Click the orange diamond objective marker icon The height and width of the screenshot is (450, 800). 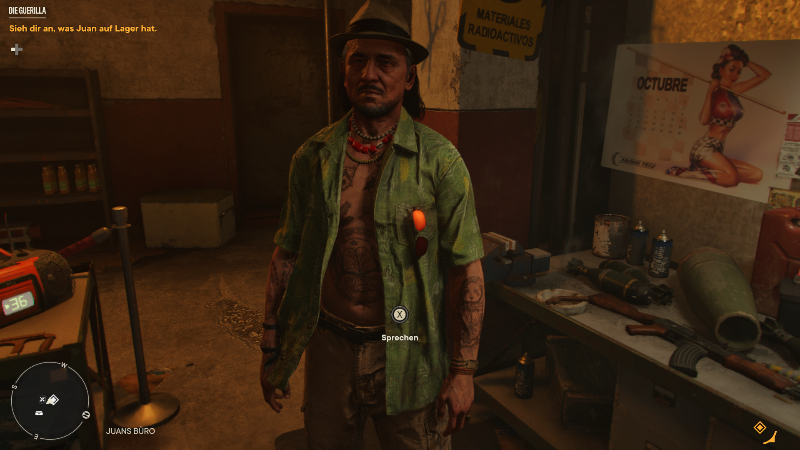pos(759,427)
